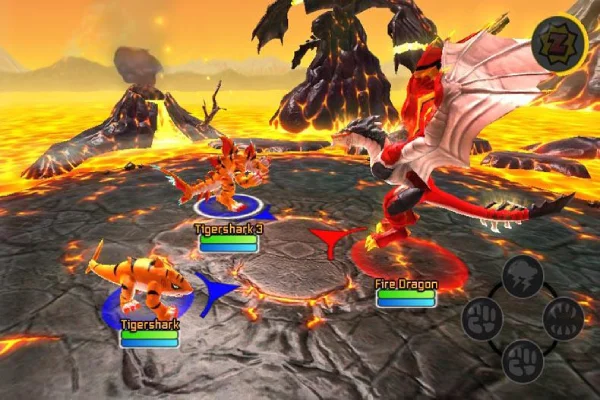The image size is (600, 400).
Task: Activate the storm cloud lightning ability
Action: tap(522, 275)
